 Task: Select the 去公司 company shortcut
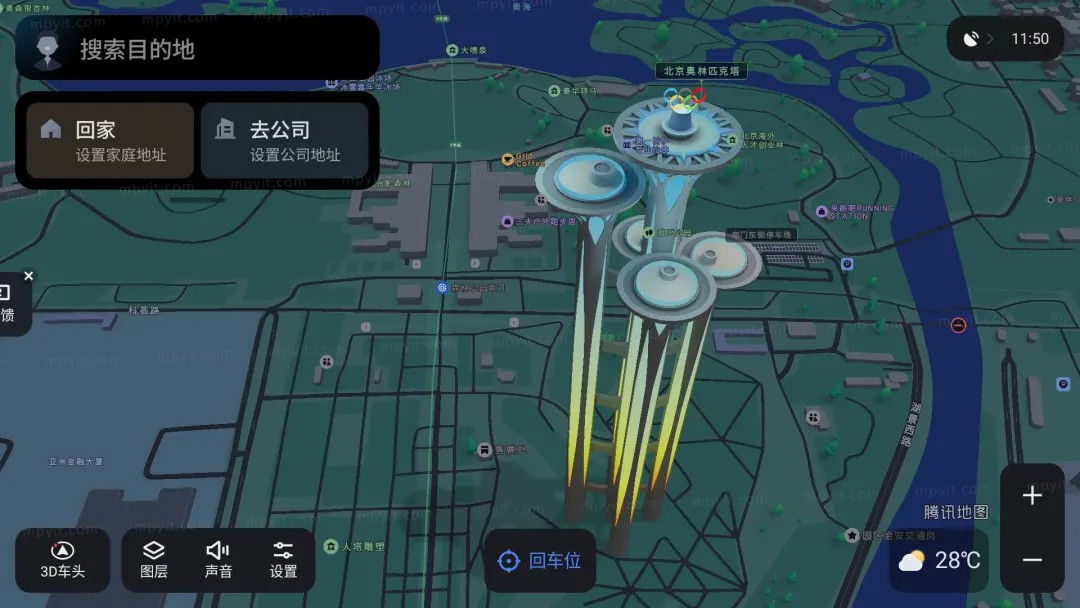point(285,141)
